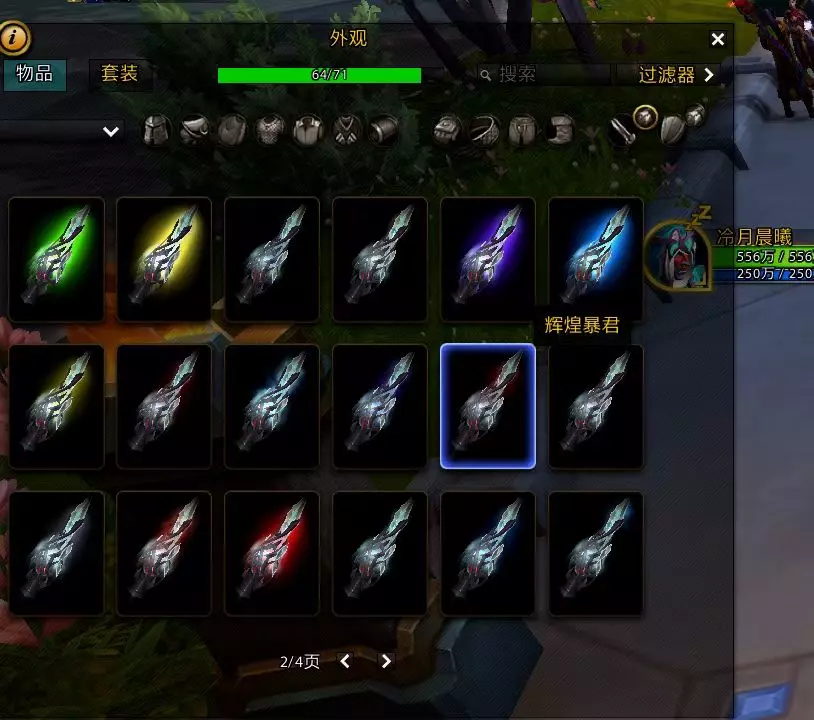Close the 外观 appearance window
The height and width of the screenshot is (720, 814).
(717, 40)
